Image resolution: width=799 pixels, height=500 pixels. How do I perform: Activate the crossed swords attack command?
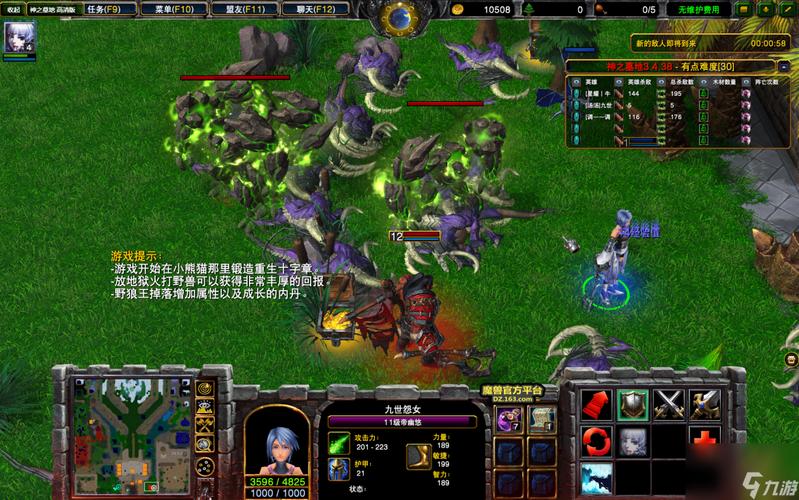(x=668, y=404)
